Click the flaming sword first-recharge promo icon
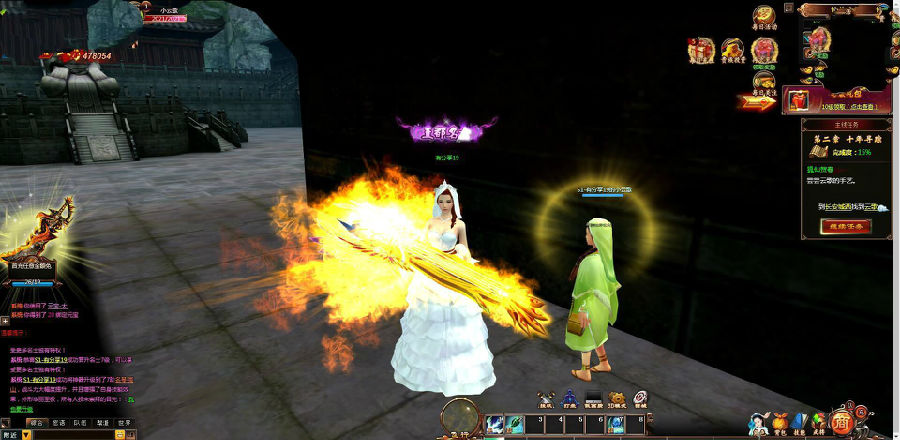The height and width of the screenshot is (440, 900). point(38,232)
